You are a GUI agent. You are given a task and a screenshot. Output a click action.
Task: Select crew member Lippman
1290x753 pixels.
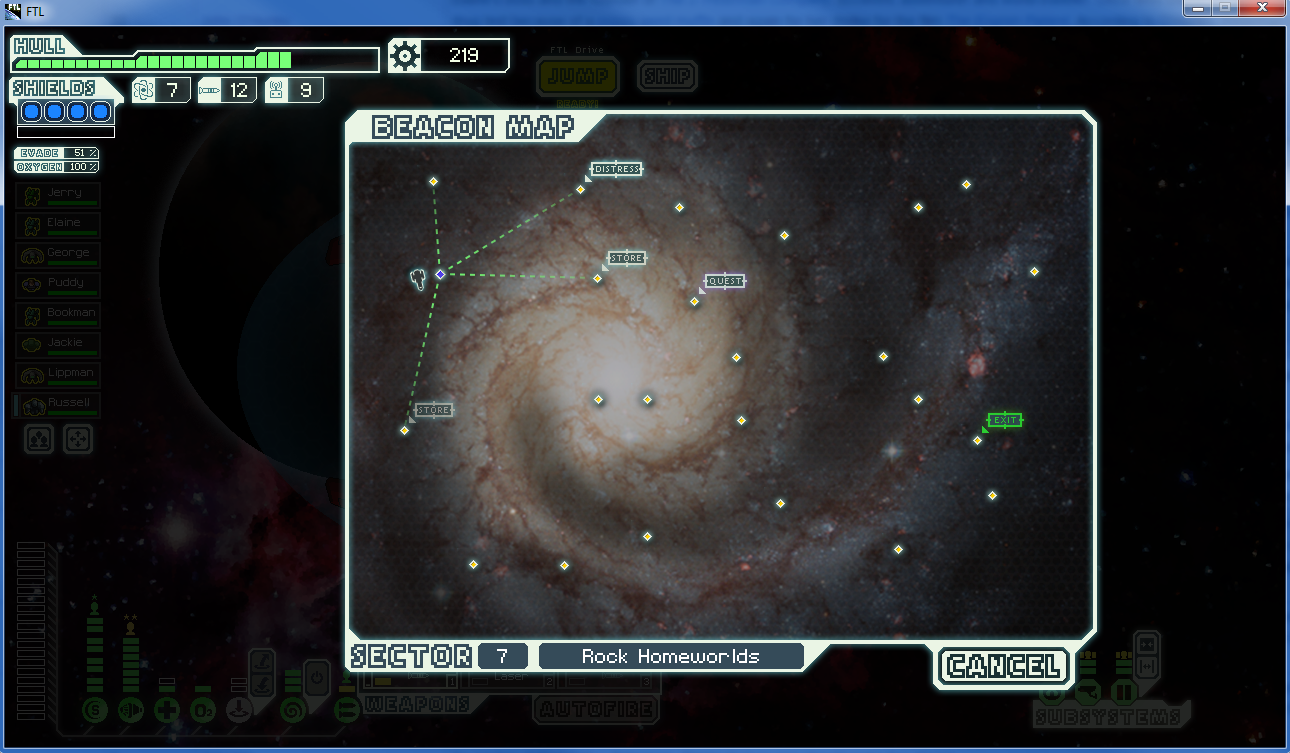(x=59, y=375)
